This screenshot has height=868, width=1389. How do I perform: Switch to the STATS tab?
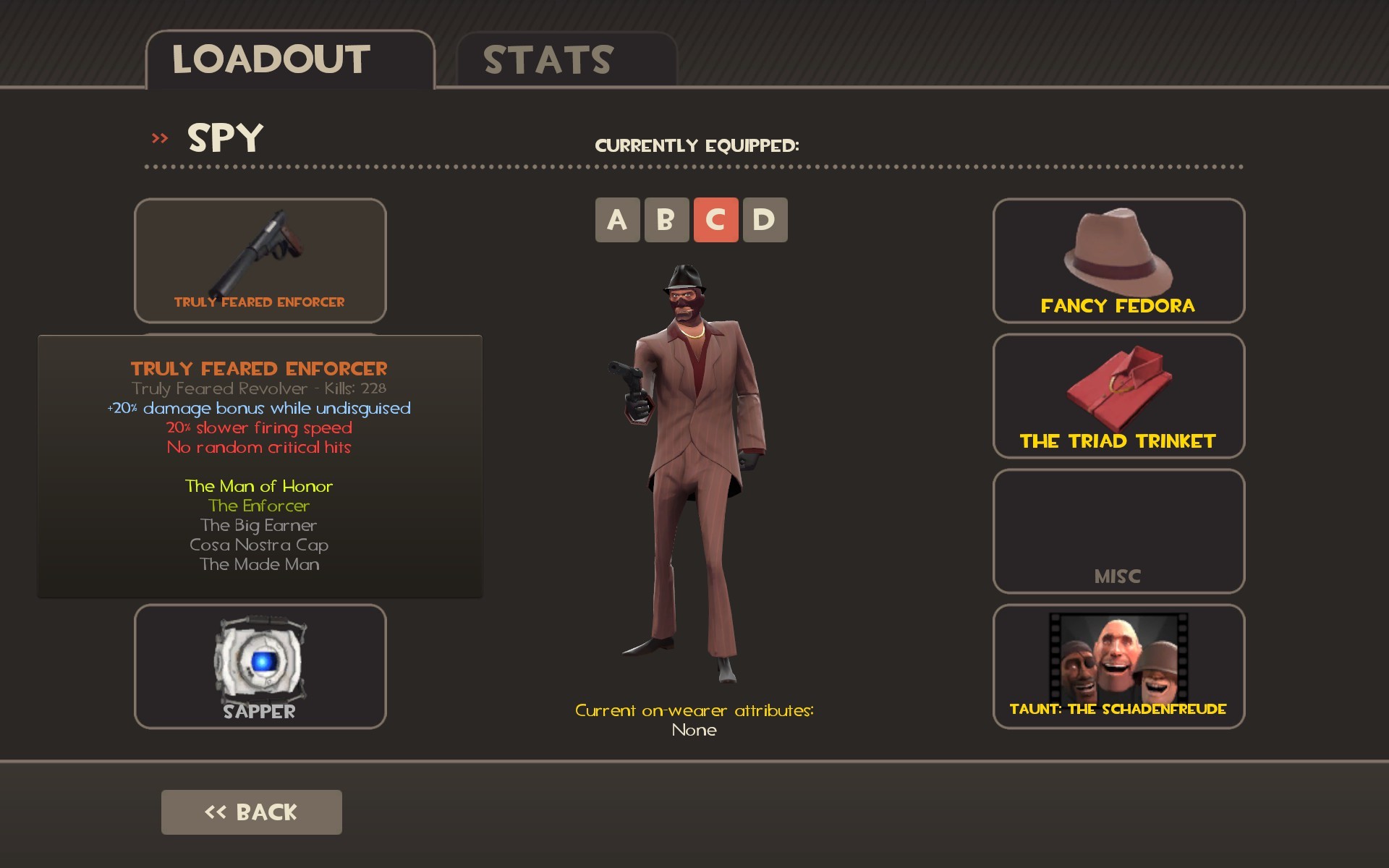(548, 61)
